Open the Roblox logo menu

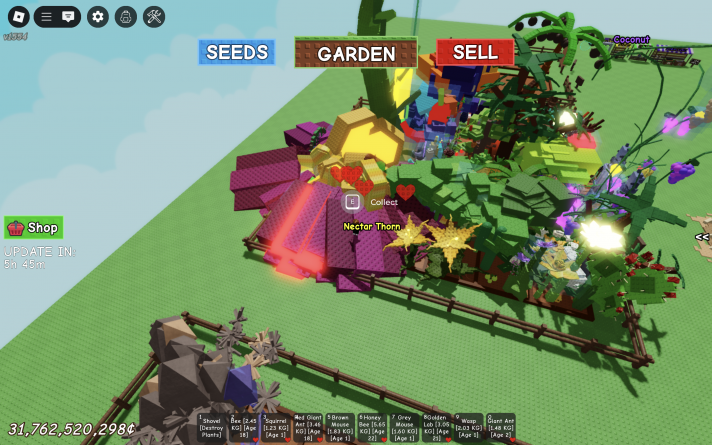[x=19, y=17]
